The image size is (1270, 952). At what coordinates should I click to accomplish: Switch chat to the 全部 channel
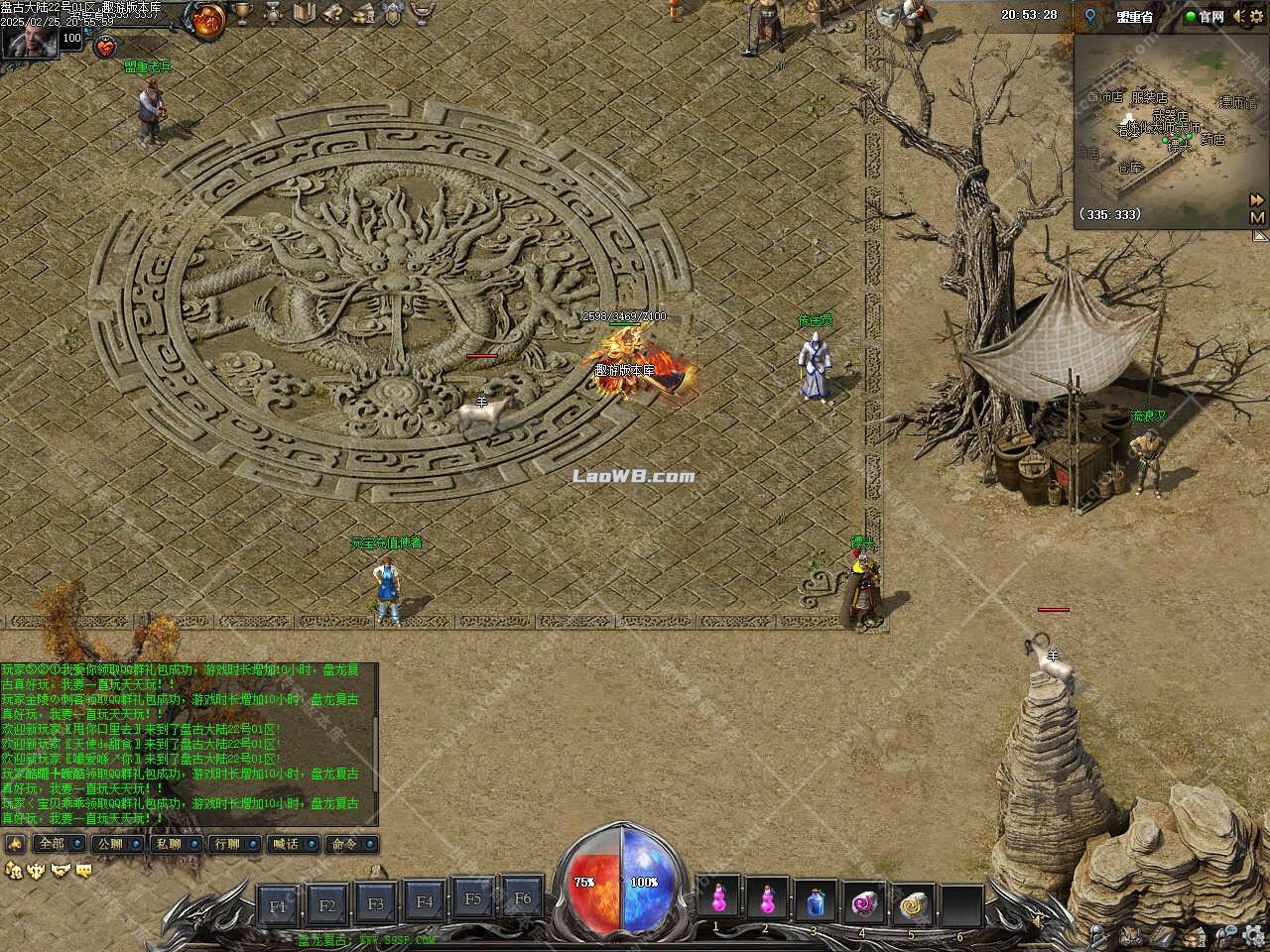click(51, 844)
